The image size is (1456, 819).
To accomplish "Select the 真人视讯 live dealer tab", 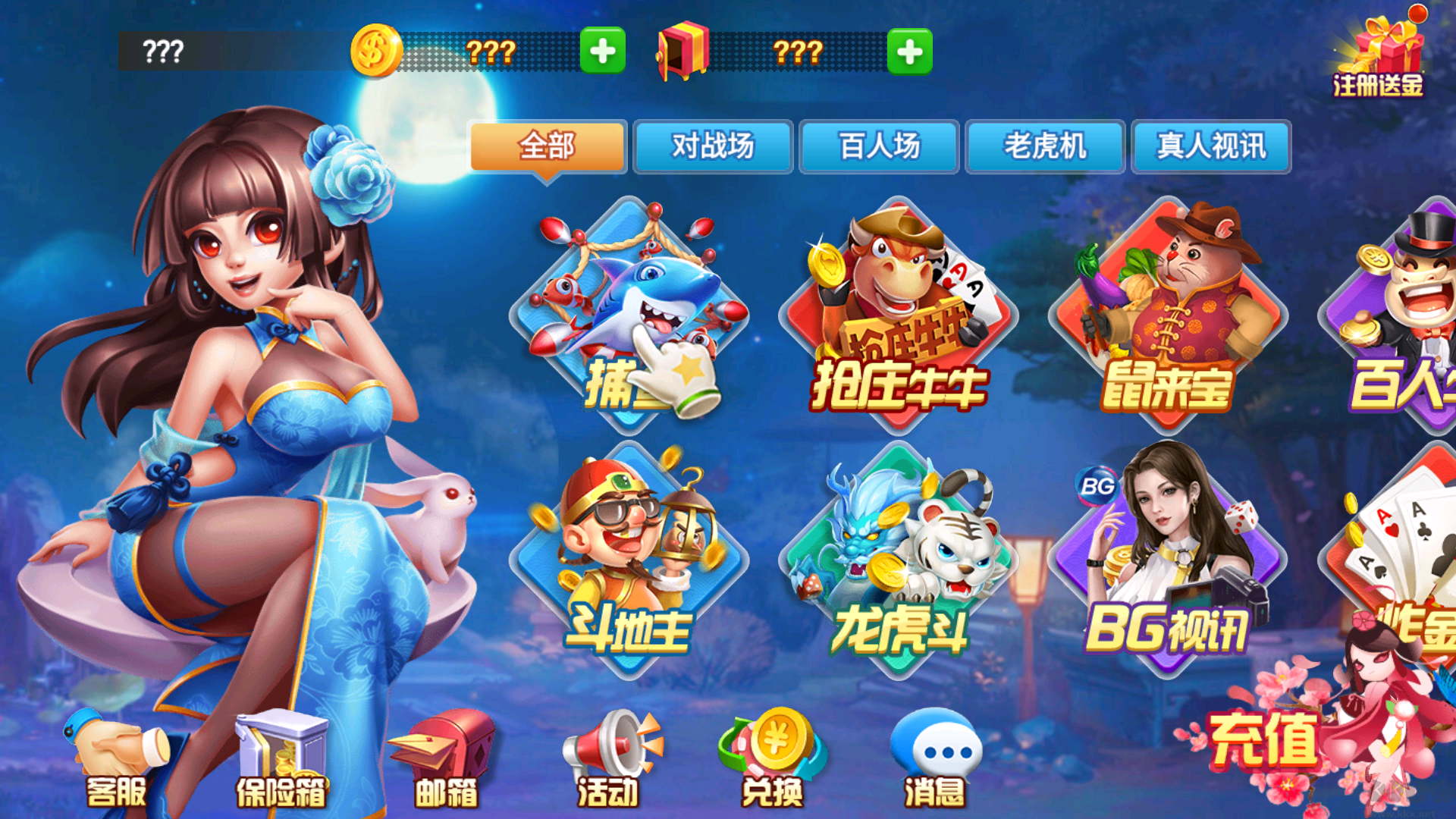I will [x=1210, y=147].
